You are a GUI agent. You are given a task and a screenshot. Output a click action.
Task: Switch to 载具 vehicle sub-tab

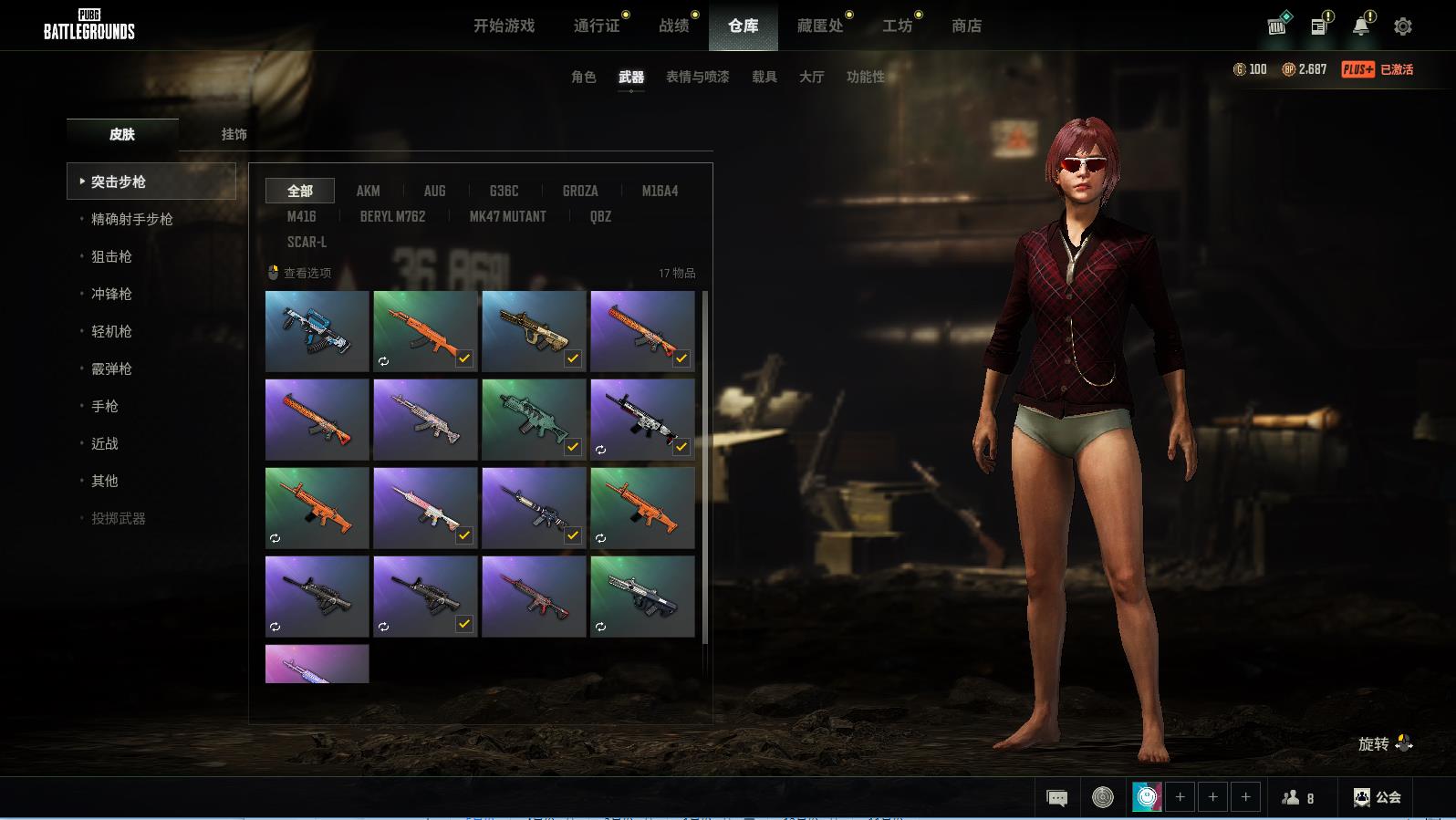764,77
